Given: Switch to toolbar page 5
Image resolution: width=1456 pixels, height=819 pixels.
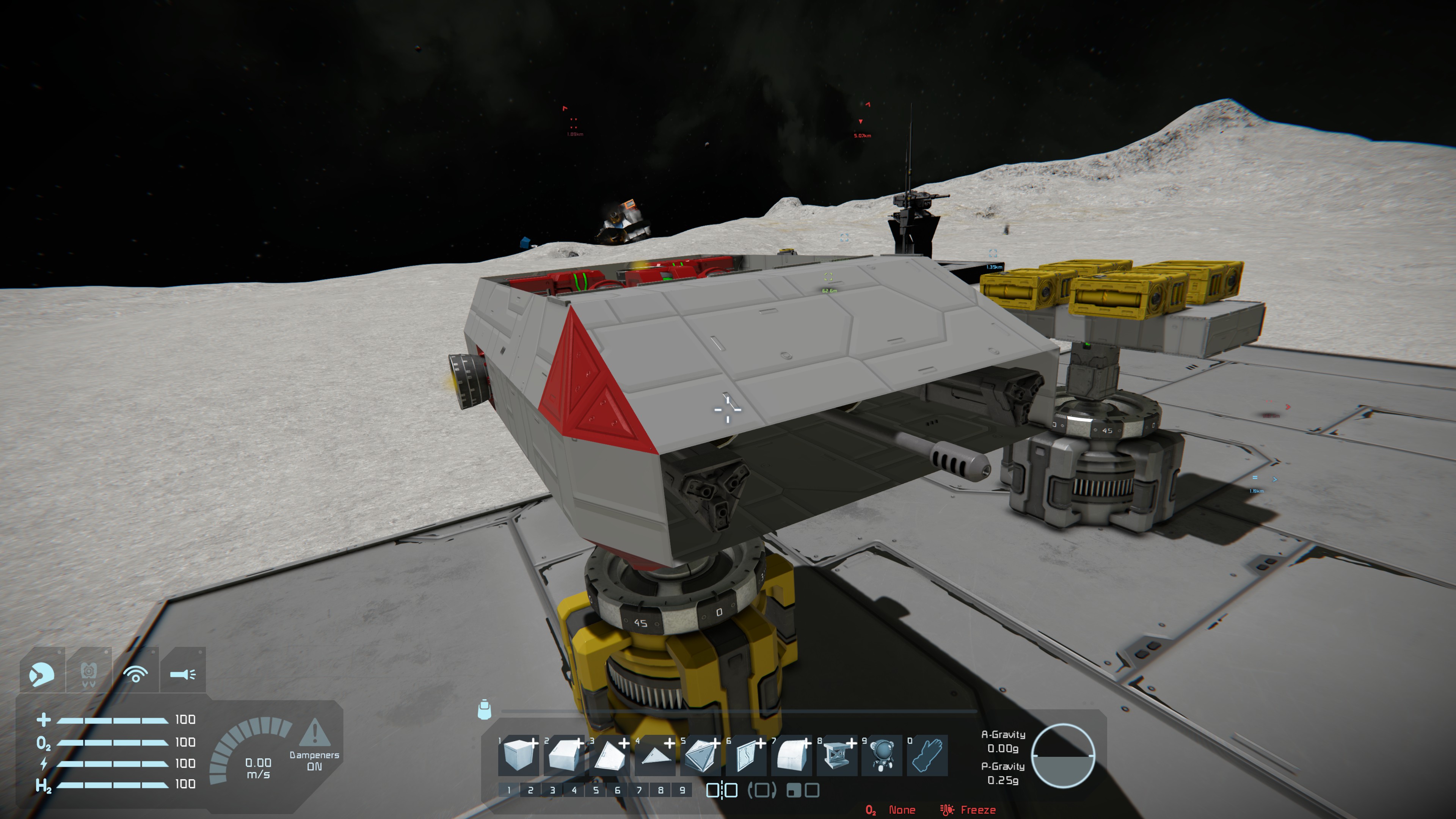Looking at the screenshot, I should (596, 790).
